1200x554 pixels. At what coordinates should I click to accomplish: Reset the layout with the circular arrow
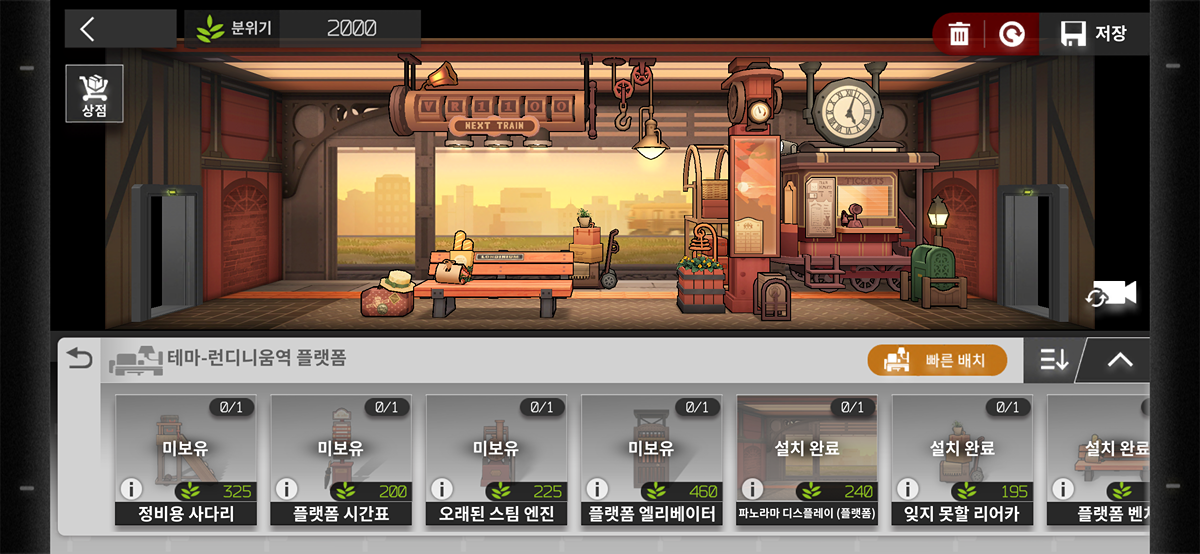[x=1012, y=34]
